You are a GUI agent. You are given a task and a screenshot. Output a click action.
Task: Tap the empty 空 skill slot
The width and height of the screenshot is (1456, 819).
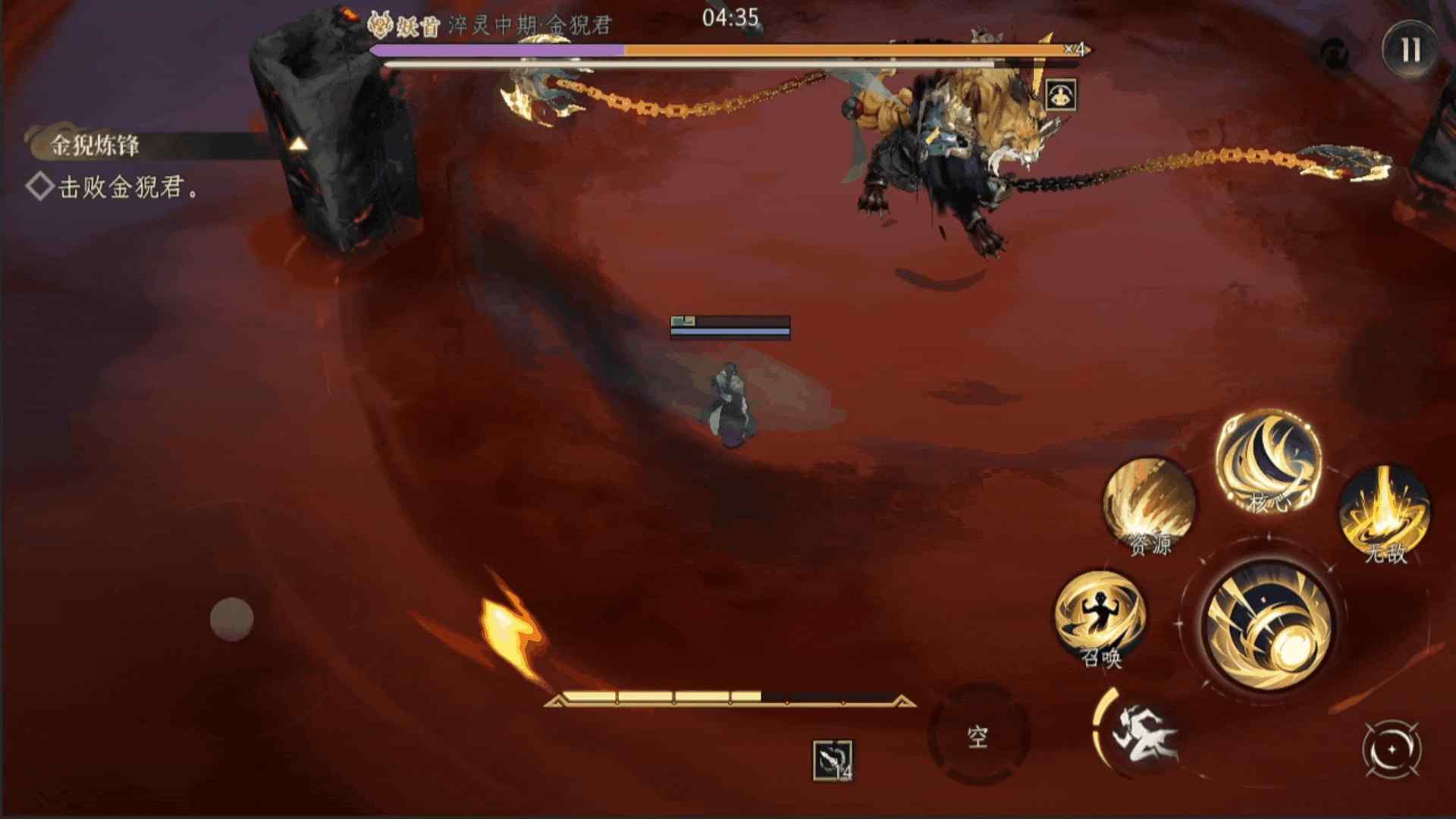[979, 734]
